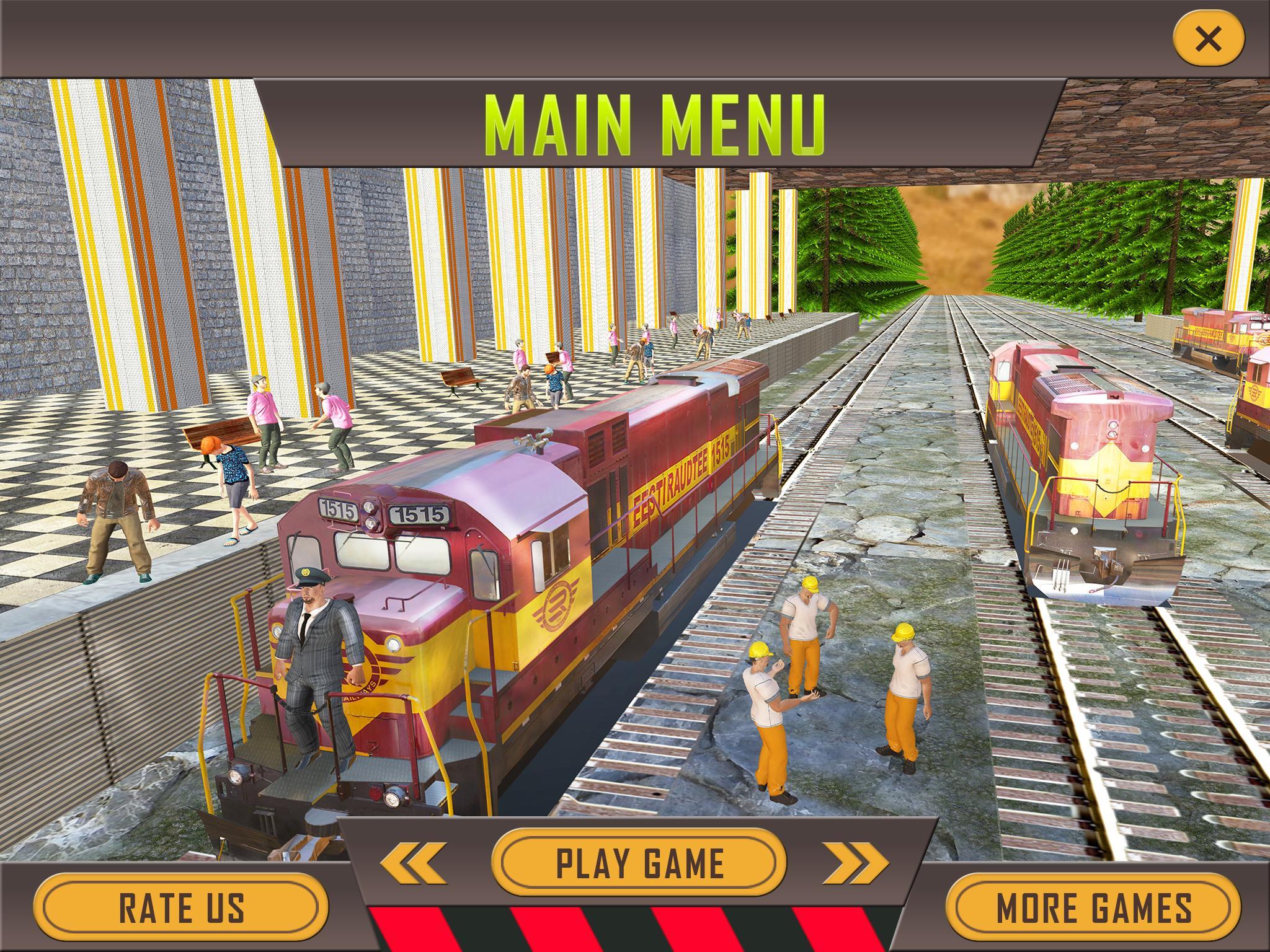Viewport: 1270px width, 952px height.
Task: Select next train using right double-chevron arrow
Action: [855, 862]
